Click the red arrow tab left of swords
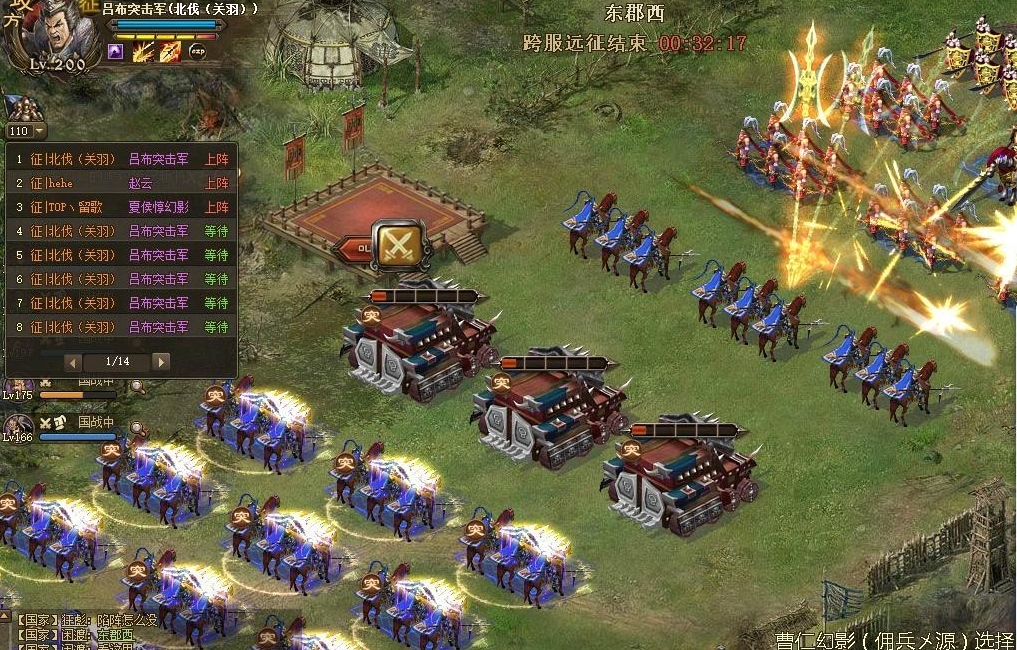This screenshot has height=650, width=1017. (353, 247)
